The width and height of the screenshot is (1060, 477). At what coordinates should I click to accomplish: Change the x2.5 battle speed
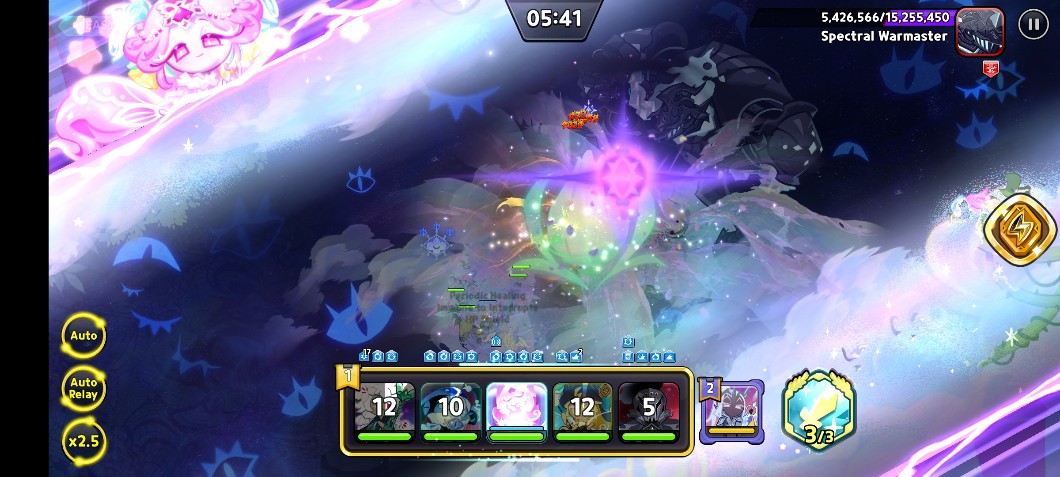[84, 440]
